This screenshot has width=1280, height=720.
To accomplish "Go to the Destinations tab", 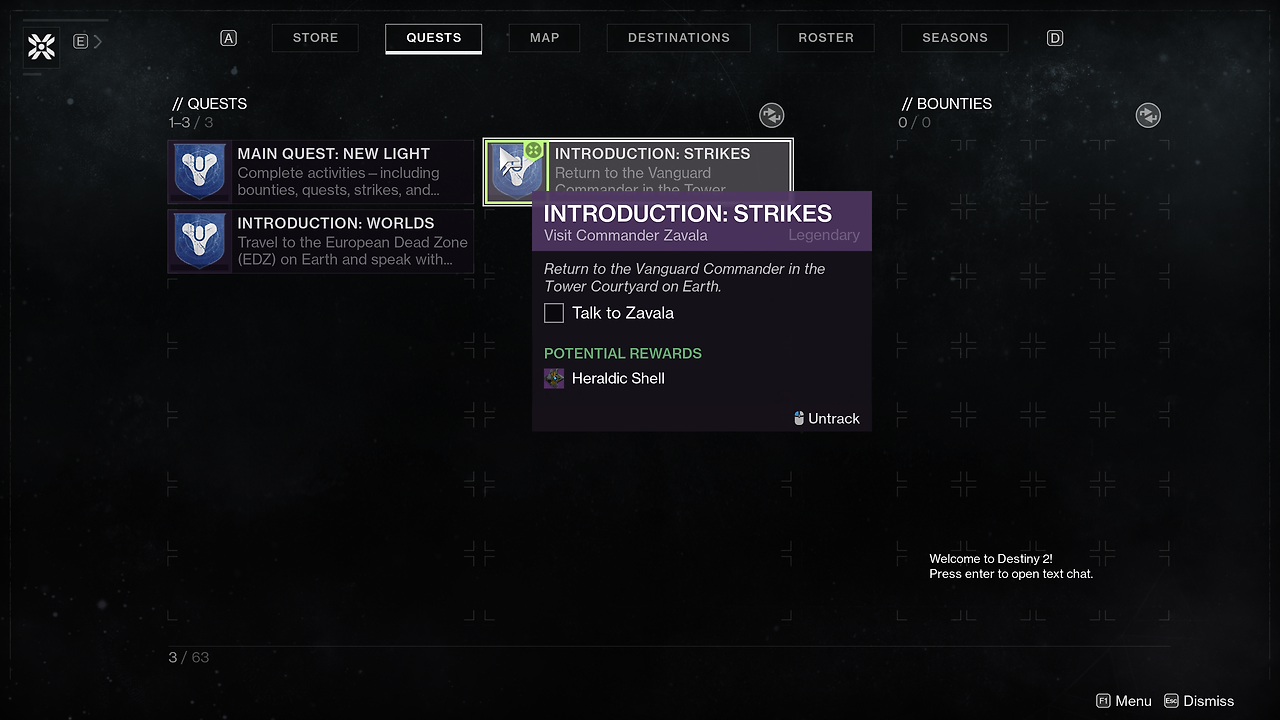I will click(679, 38).
